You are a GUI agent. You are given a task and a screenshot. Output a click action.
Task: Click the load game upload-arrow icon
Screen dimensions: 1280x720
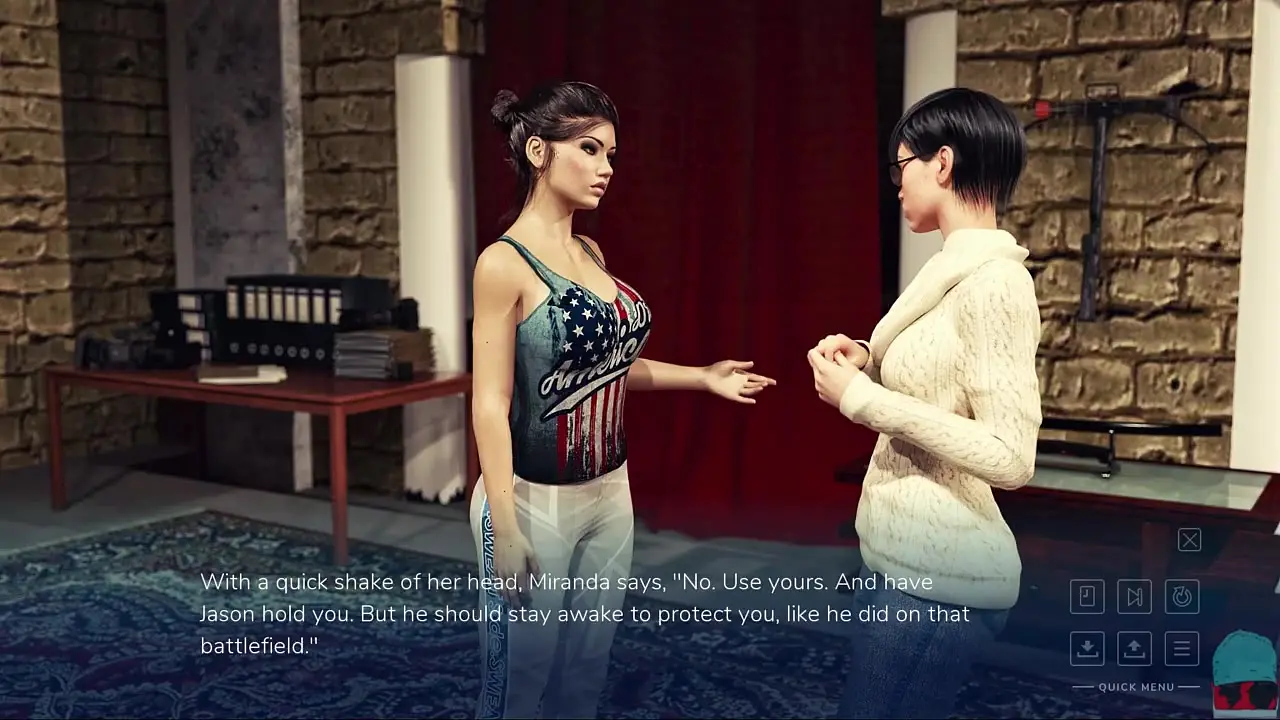[x=1134, y=648]
